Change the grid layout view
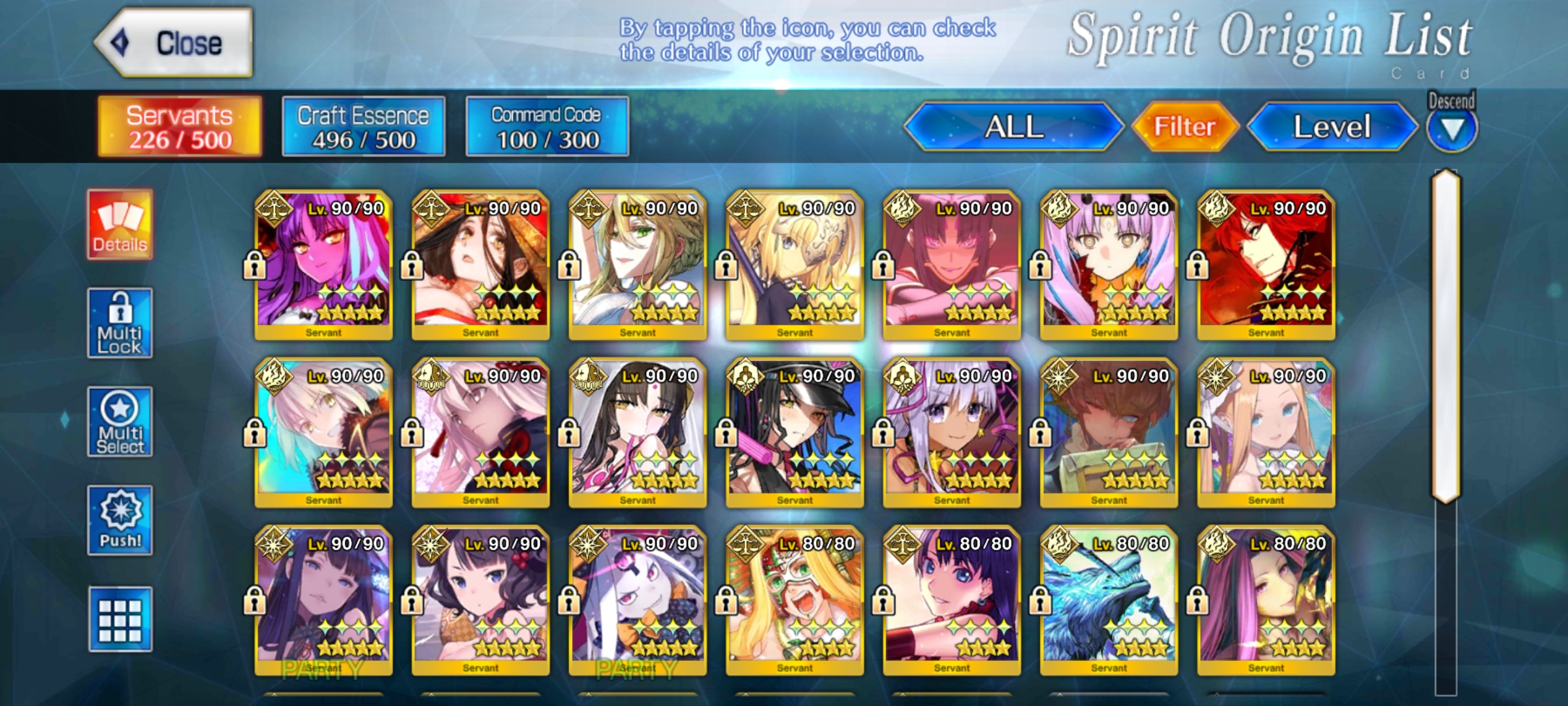The width and height of the screenshot is (1568, 706). (x=120, y=620)
